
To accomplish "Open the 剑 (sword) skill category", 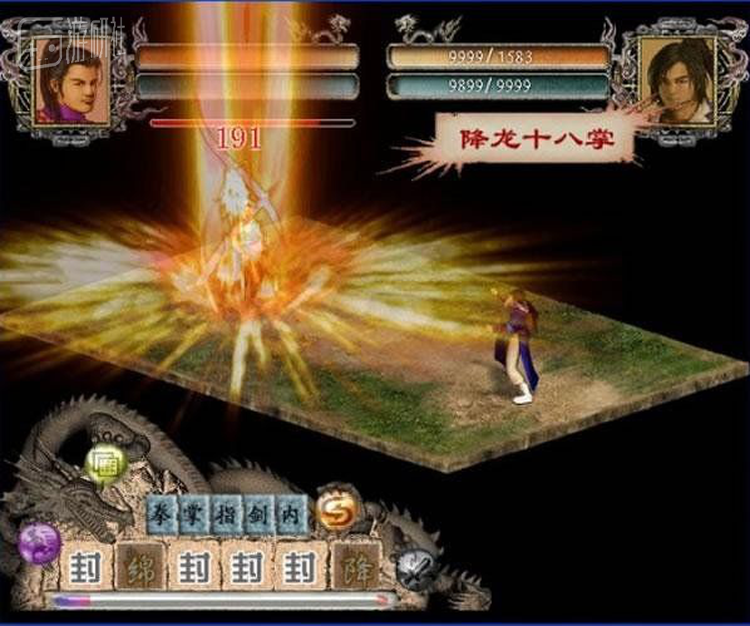I will (261, 512).
